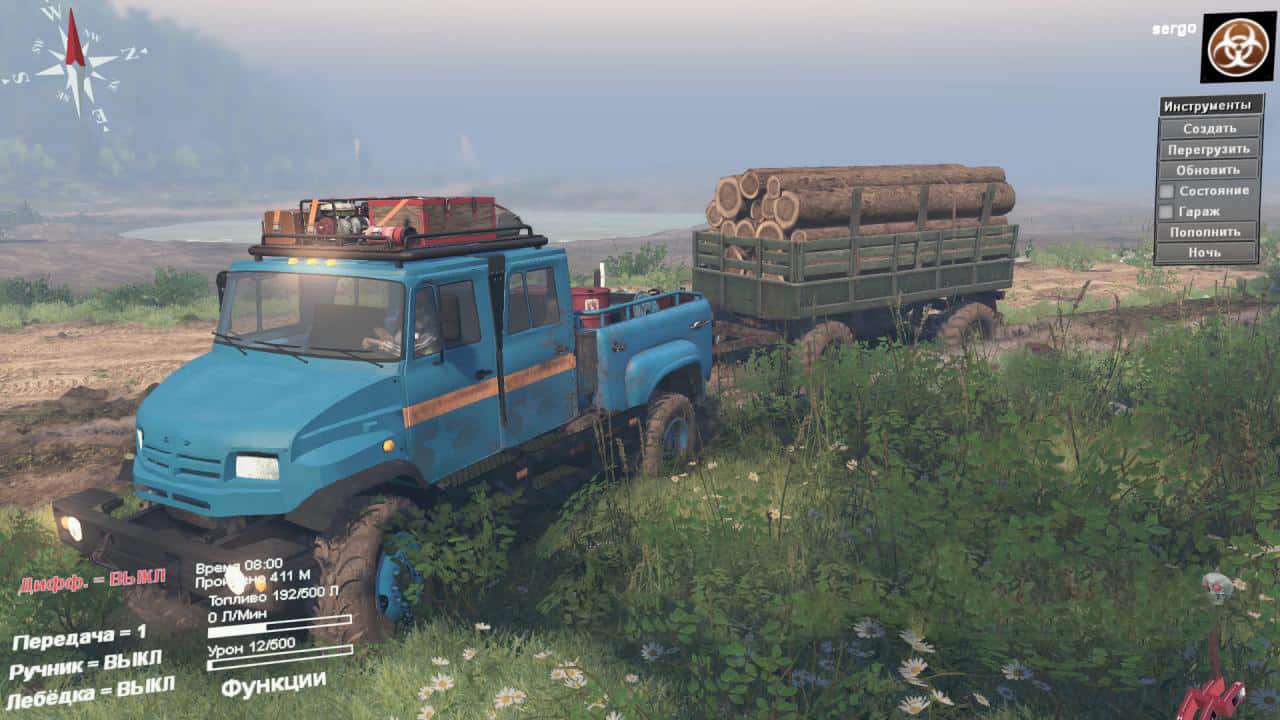Toggle the Ручник handbrake setting
The height and width of the screenshot is (720, 1280).
[85, 664]
